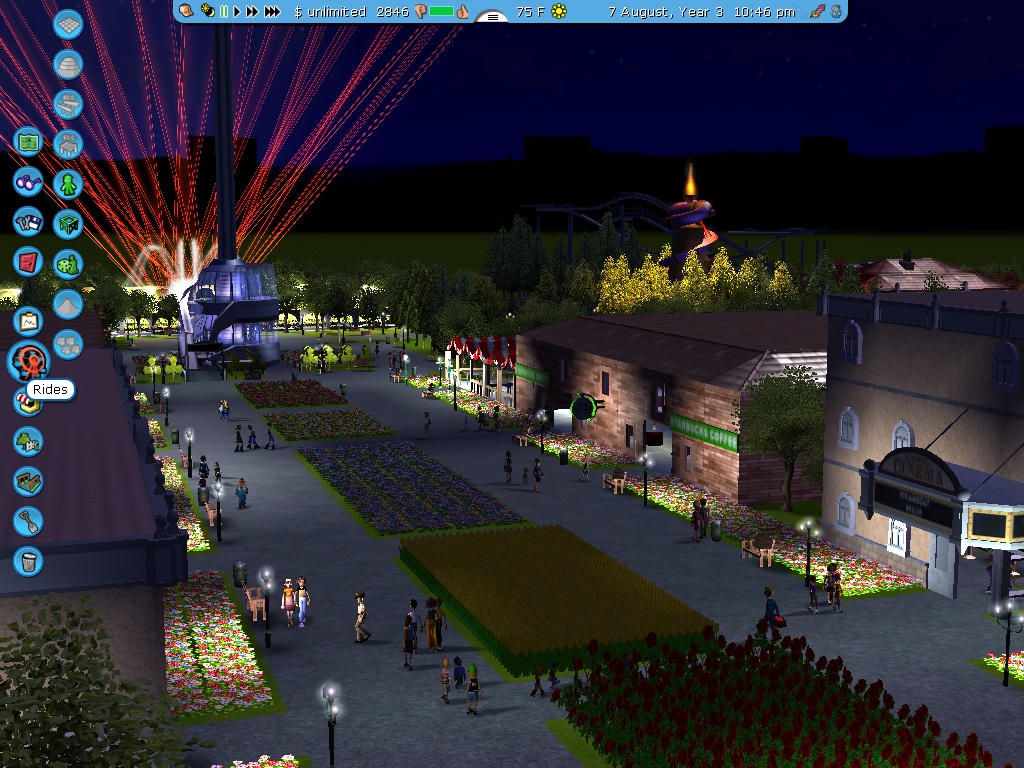This screenshot has height=768, width=1024.
Task: Expand the top bar menu tab
Action: point(491,16)
